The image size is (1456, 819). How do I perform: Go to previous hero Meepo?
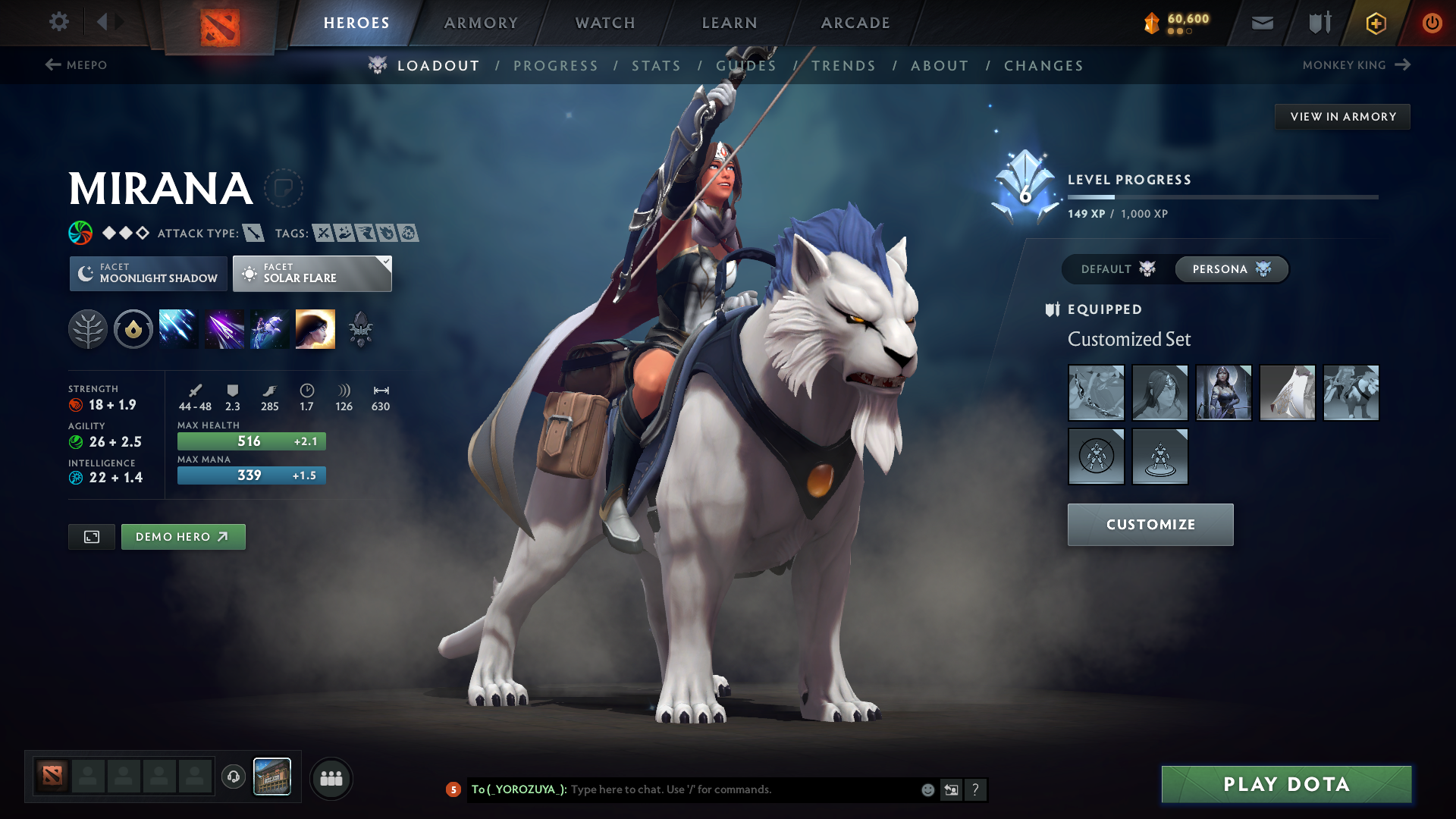pos(76,65)
